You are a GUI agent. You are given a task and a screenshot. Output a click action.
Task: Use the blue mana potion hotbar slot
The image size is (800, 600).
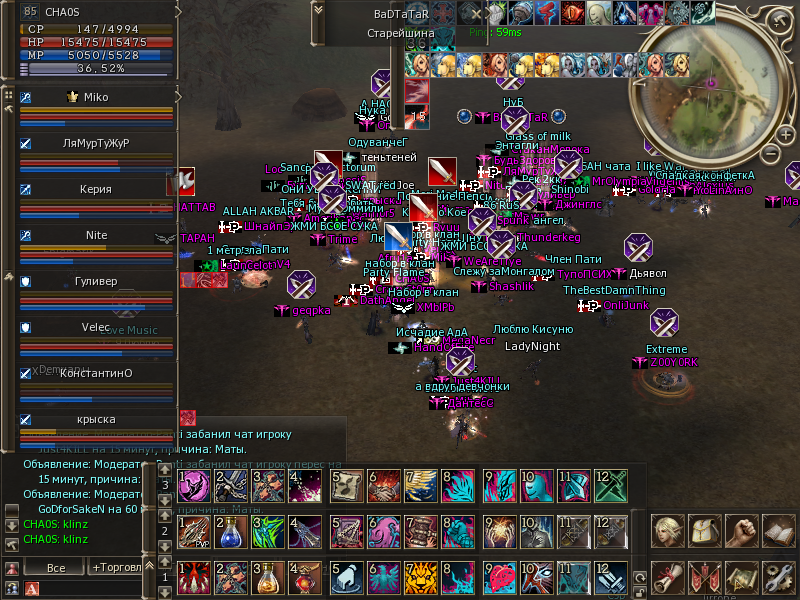pos(231,532)
